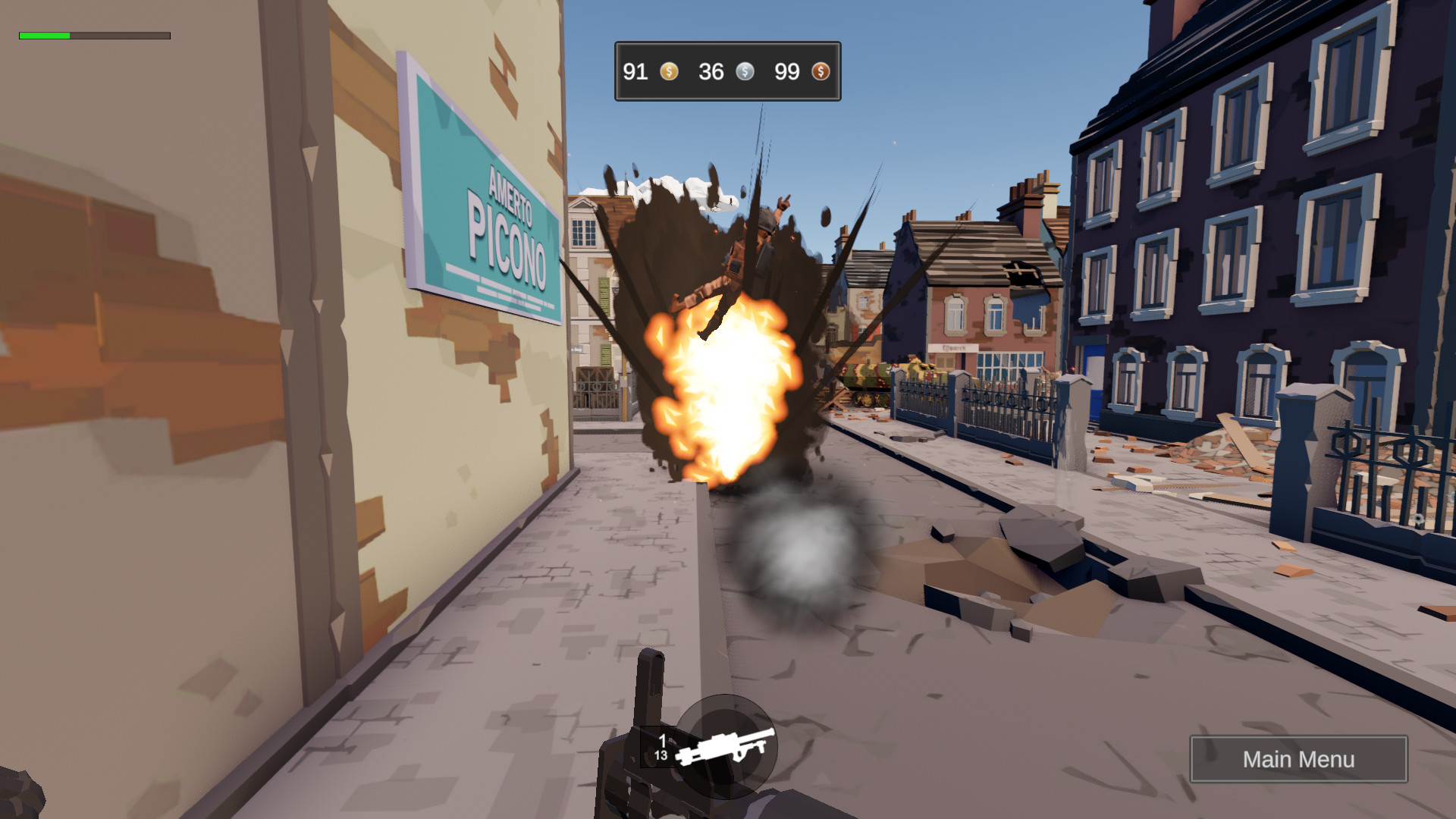Click the silver coin icon
This screenshot has width=1456, height=819.
pyautogui.click(x=745, y=72)
